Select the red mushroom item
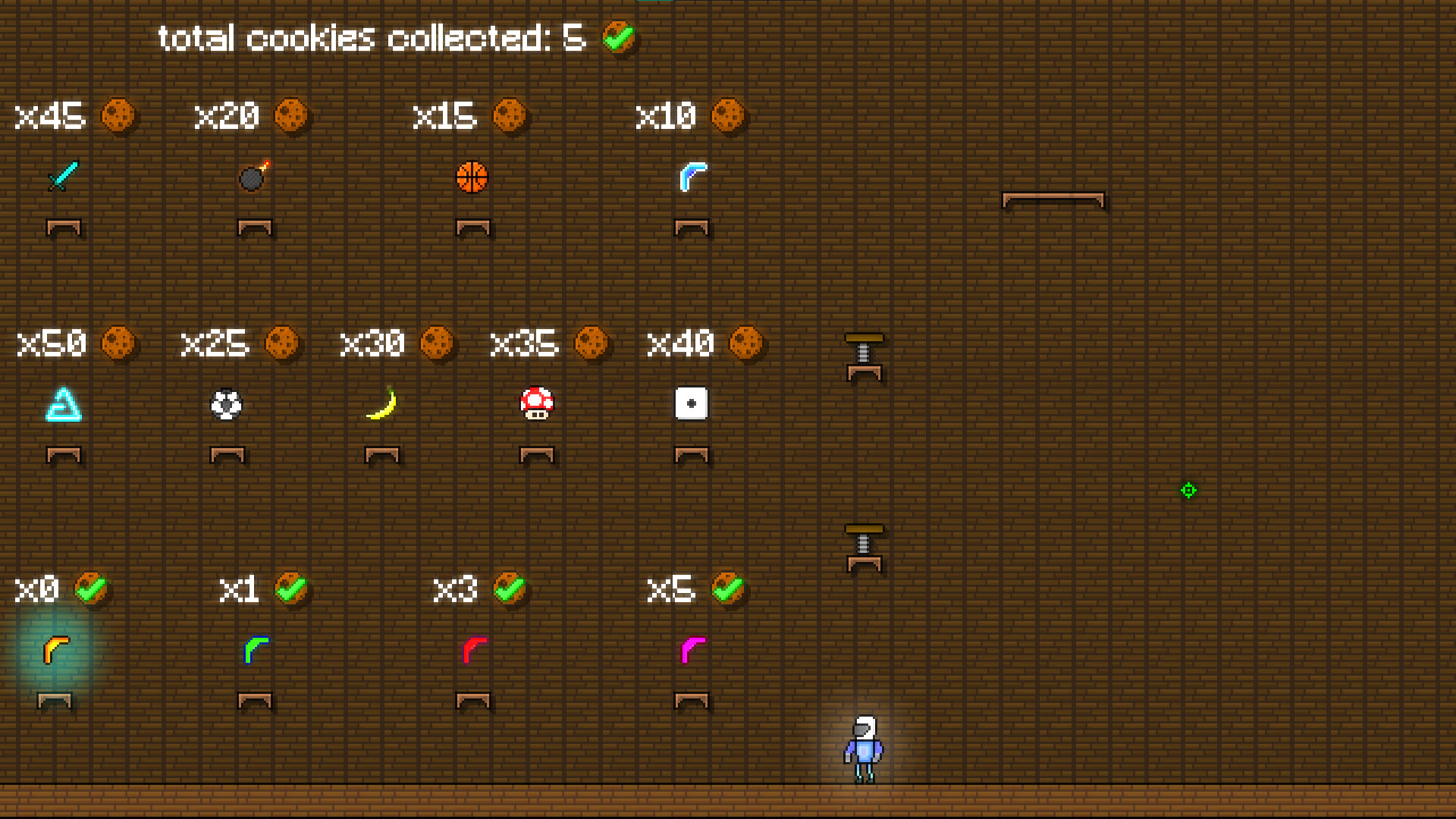 click(x=537, y=404)
